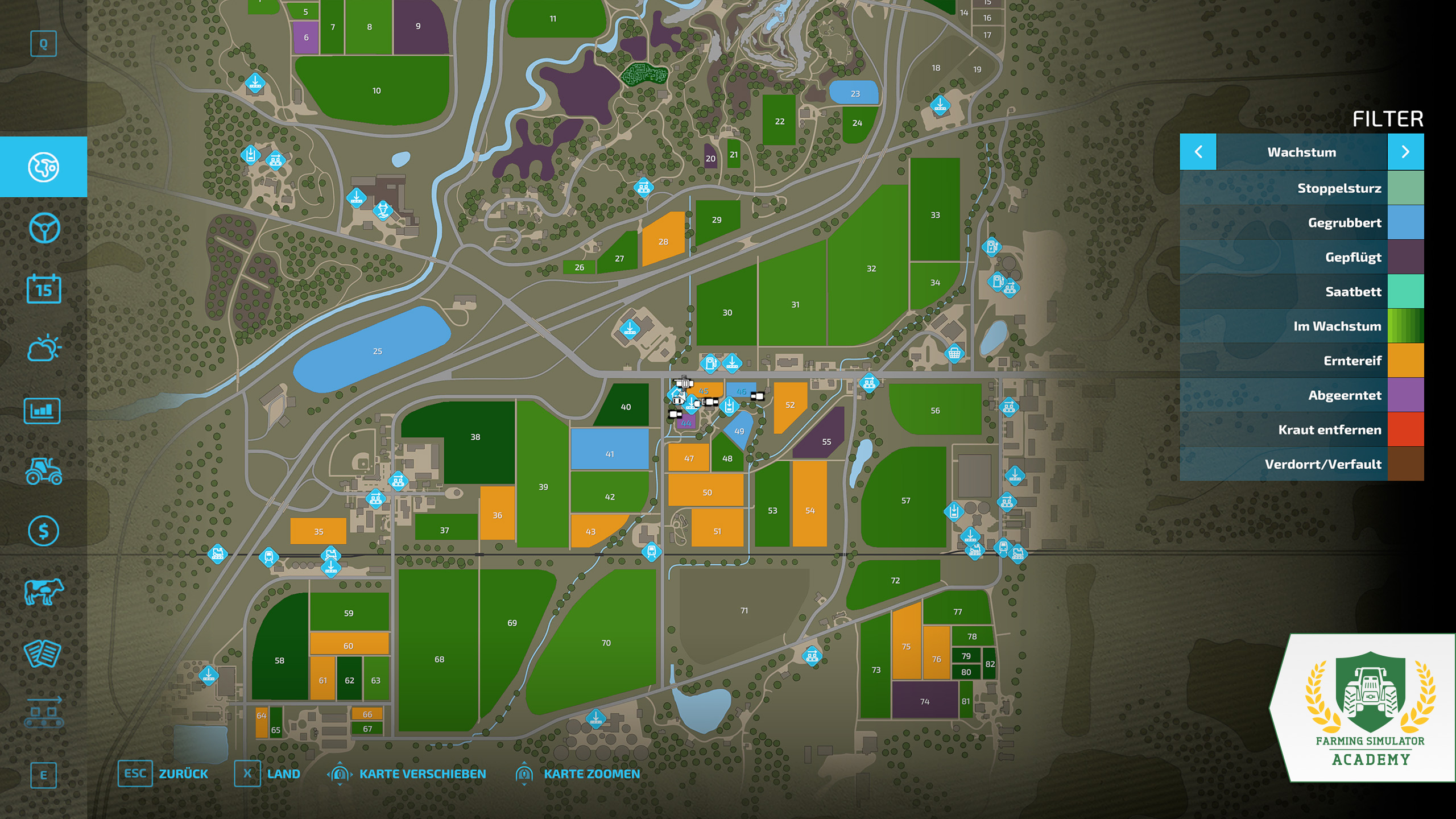Go to previous filter with left arrow
The height and width of the screenshot is (819, 1456).
tap(1198, 152)
